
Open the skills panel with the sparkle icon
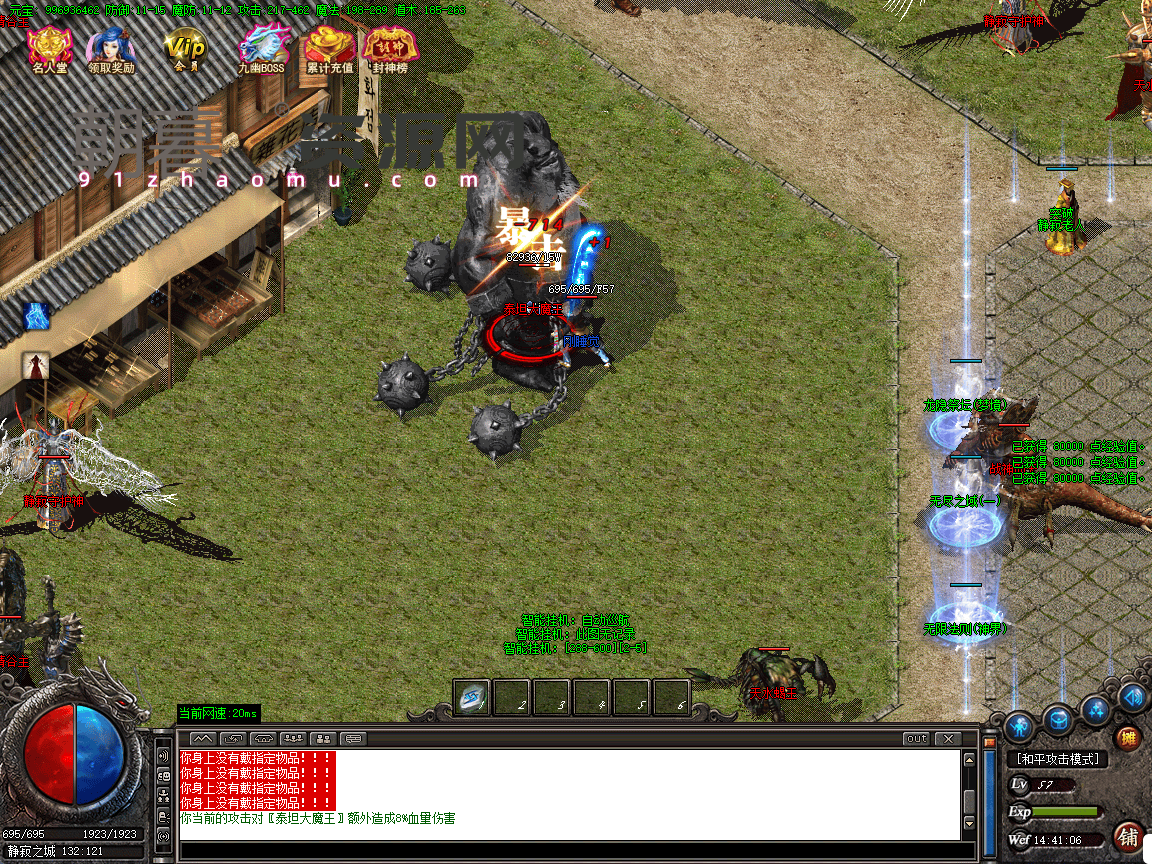pyautogui.click(x=1097, y=711)
